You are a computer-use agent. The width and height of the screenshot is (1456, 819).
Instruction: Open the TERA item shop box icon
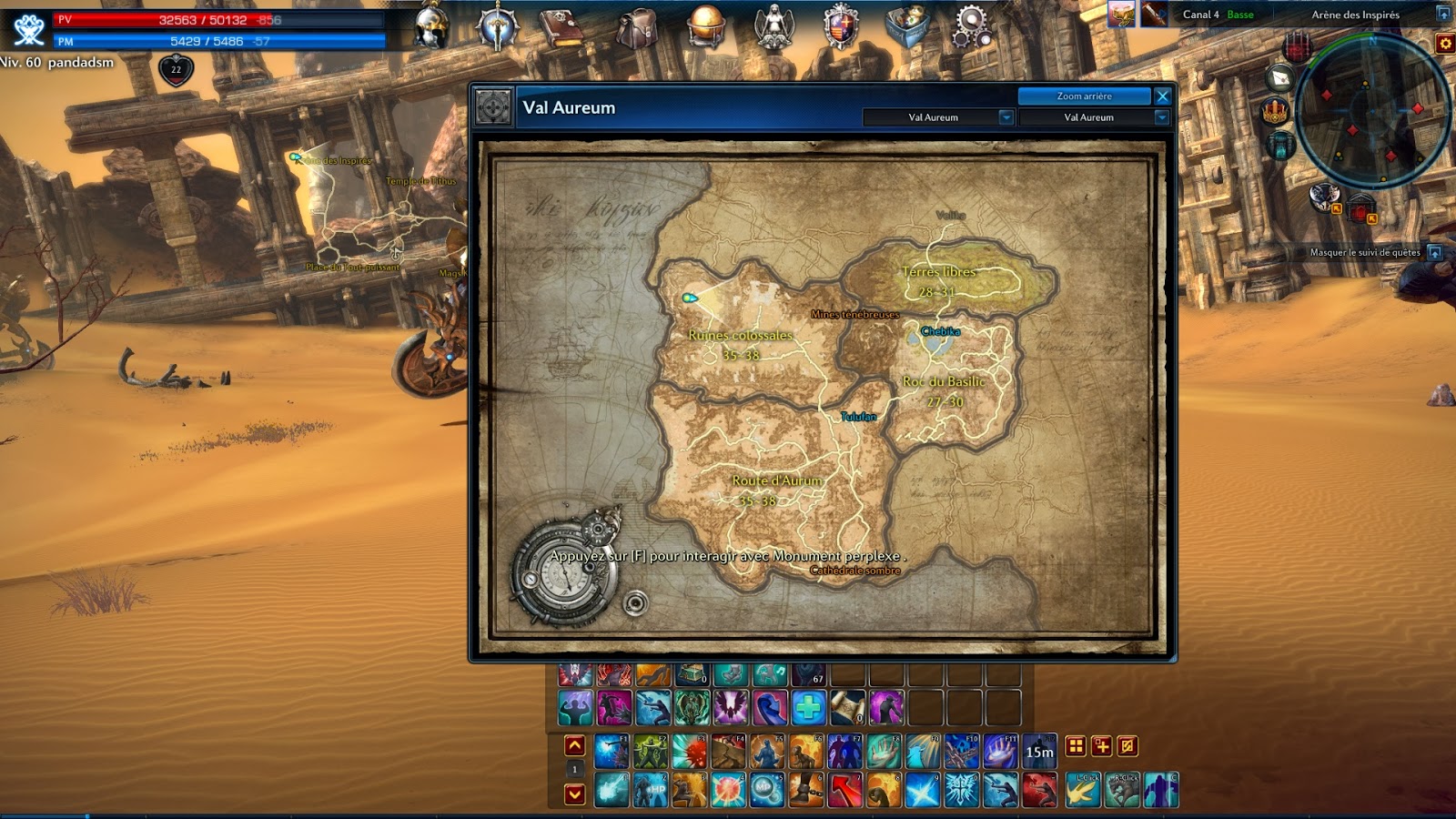pyautogui.click(x=909, y=25)
